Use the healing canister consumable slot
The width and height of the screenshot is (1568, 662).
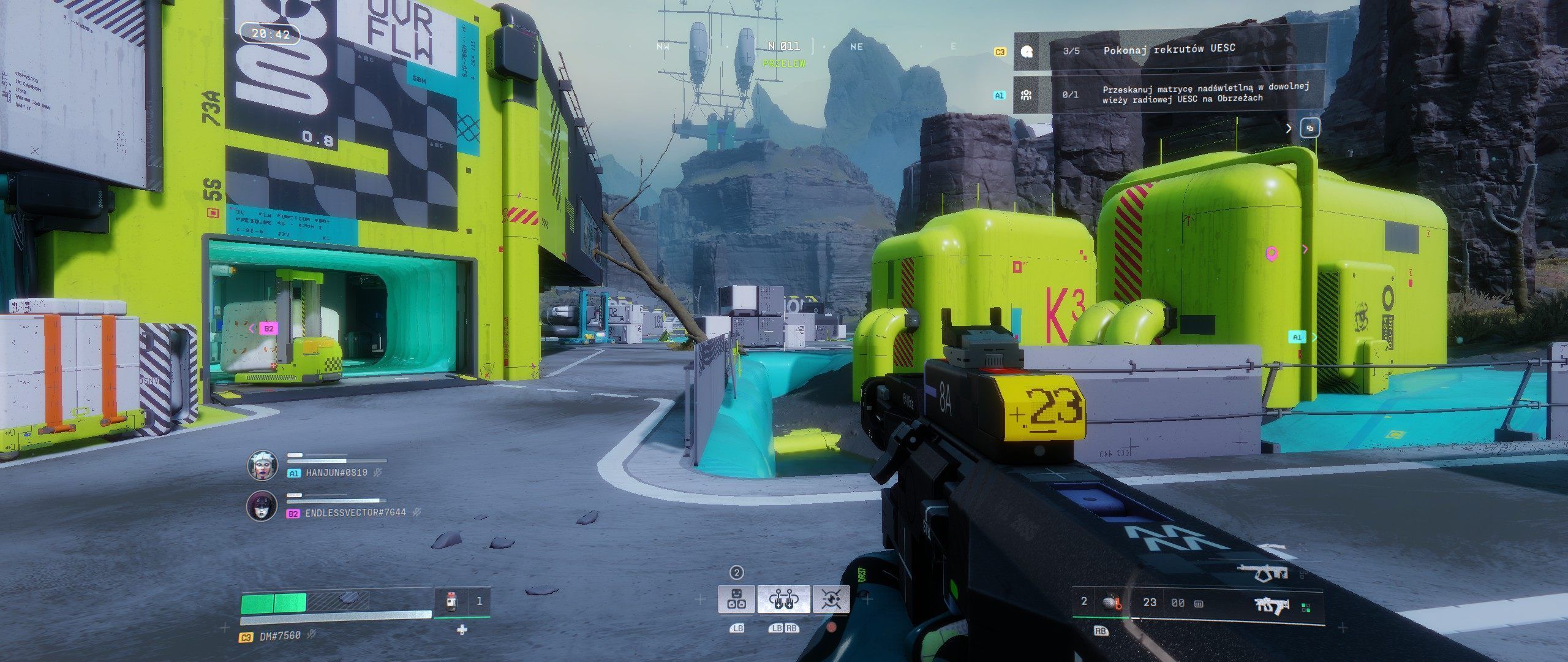(x=451, y=602)
